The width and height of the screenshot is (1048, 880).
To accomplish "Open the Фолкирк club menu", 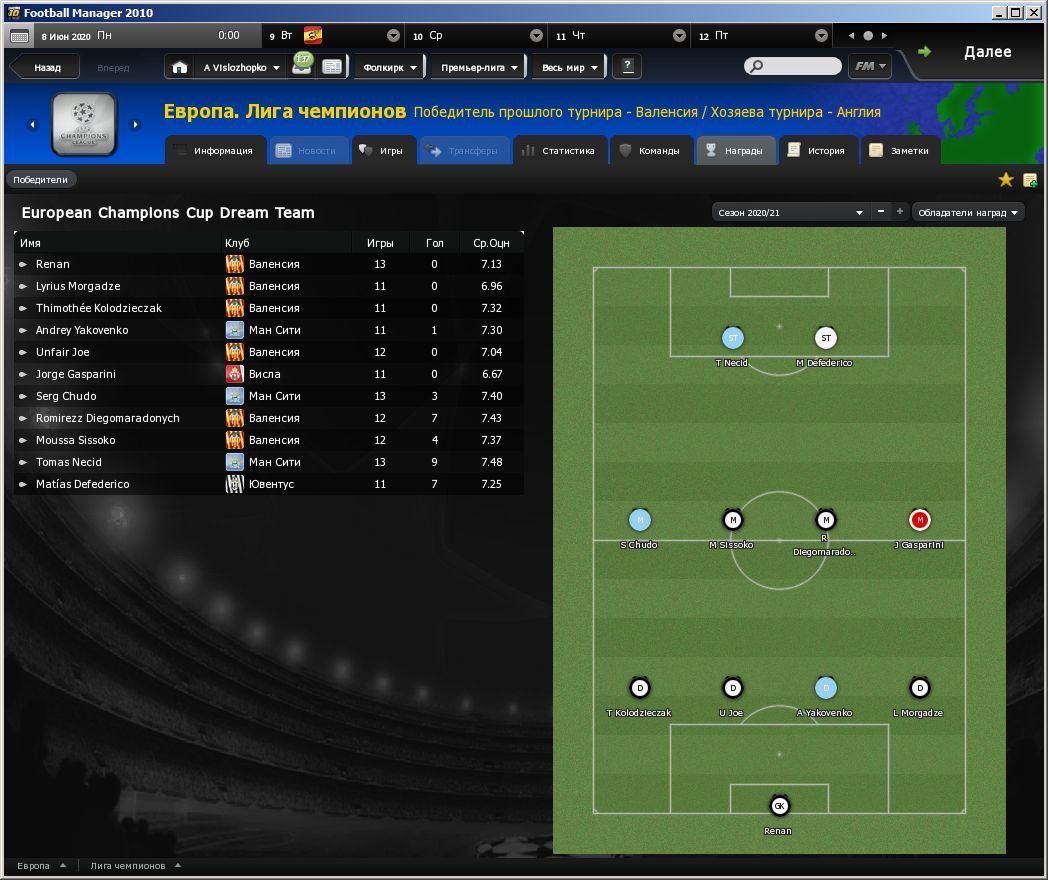I will [390, 68].
